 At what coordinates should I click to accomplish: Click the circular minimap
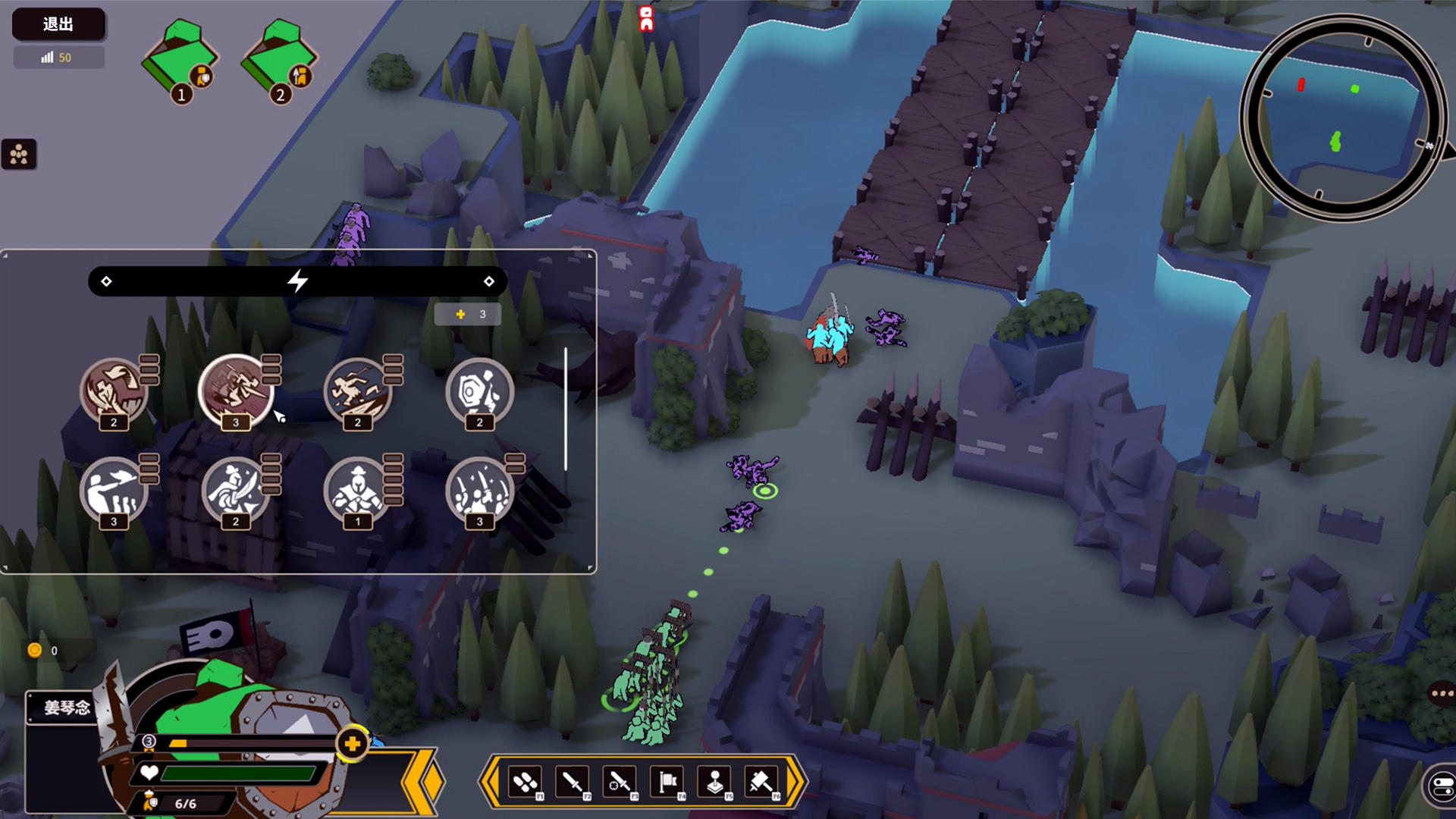[1342, 118]
